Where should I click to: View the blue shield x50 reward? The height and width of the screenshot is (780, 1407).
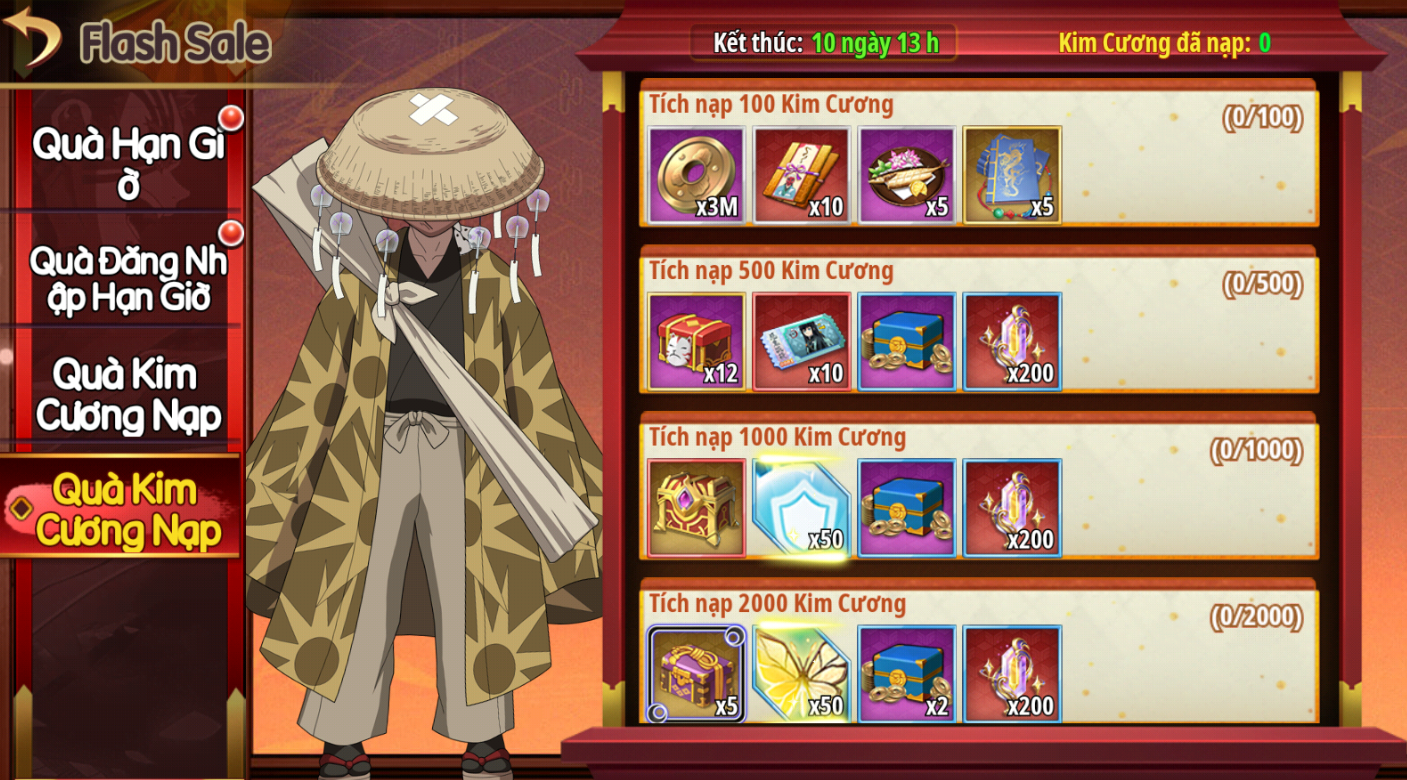point(801,507)
